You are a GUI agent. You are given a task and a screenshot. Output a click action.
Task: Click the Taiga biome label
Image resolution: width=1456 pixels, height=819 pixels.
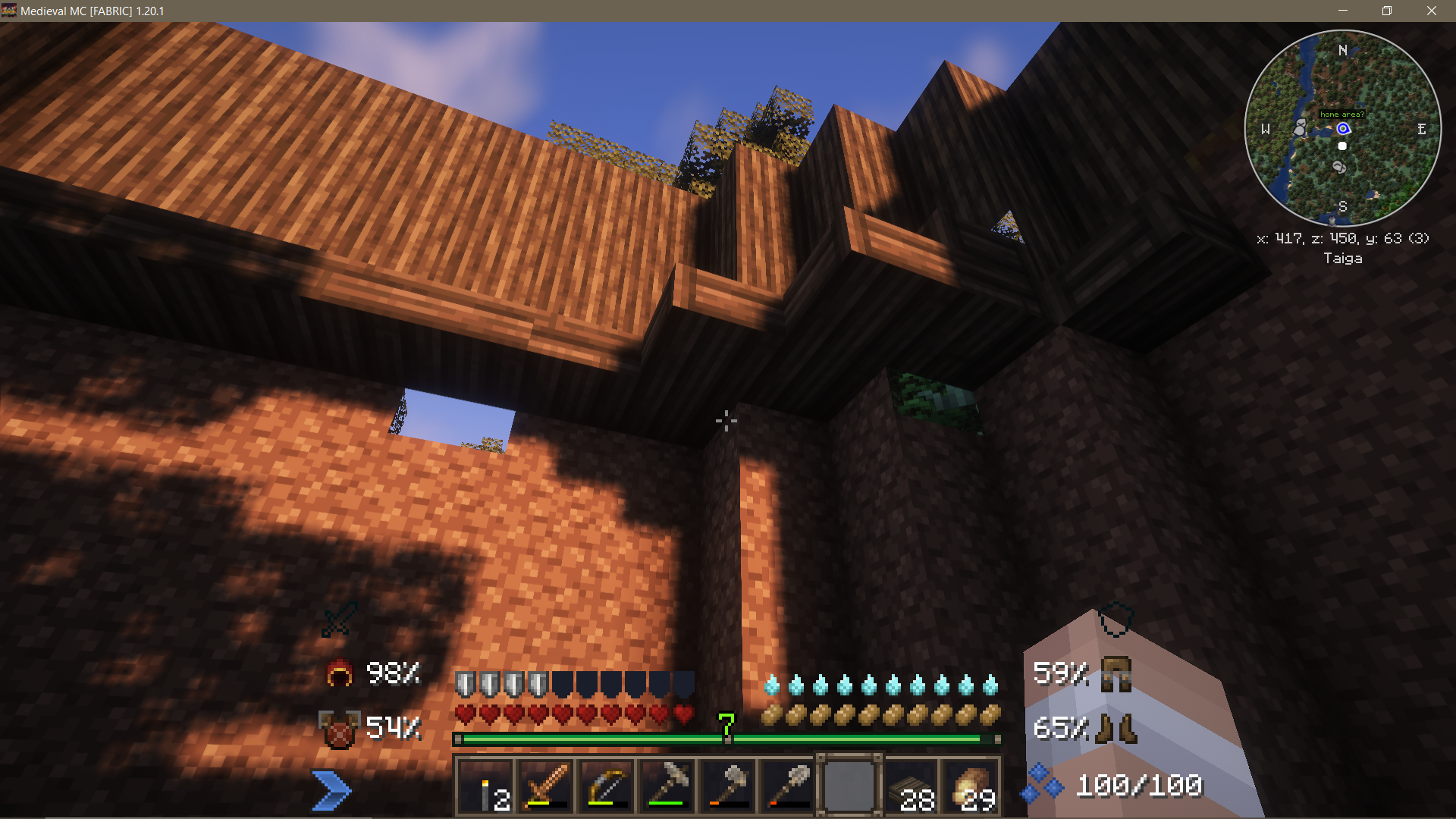click(1342, 258)
